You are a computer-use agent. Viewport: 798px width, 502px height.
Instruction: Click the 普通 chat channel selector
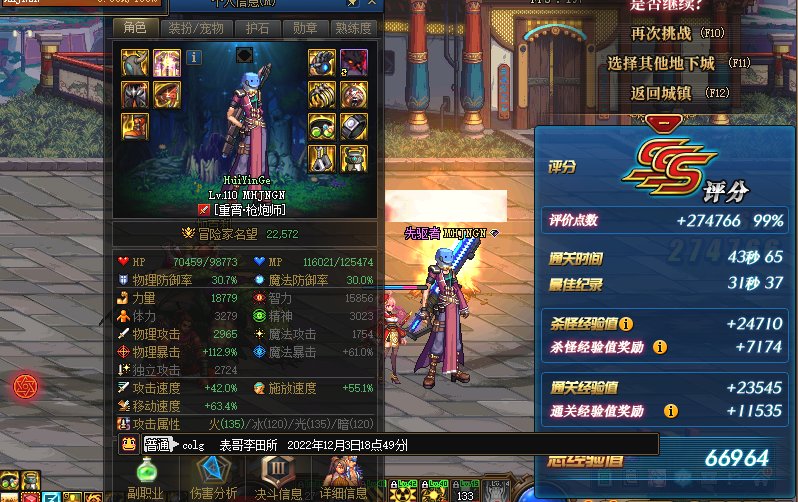(158, 445)
